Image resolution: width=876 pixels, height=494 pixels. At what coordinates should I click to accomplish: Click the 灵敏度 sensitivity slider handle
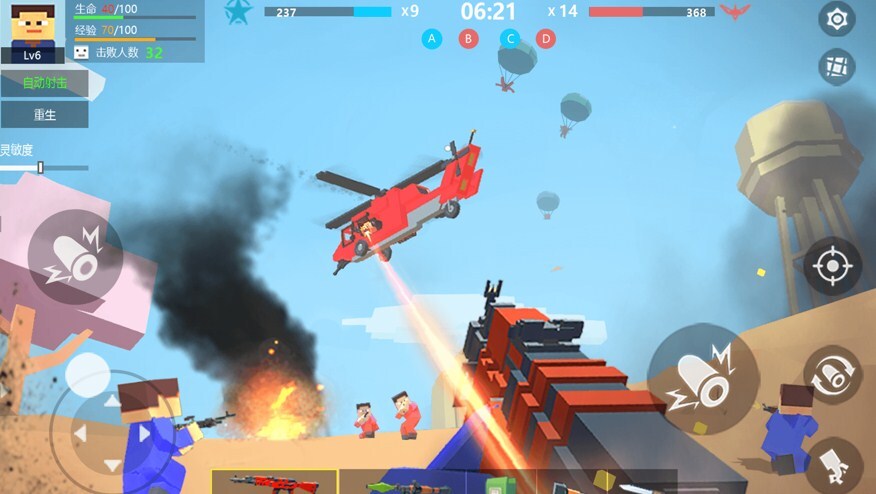coord(40,168)
